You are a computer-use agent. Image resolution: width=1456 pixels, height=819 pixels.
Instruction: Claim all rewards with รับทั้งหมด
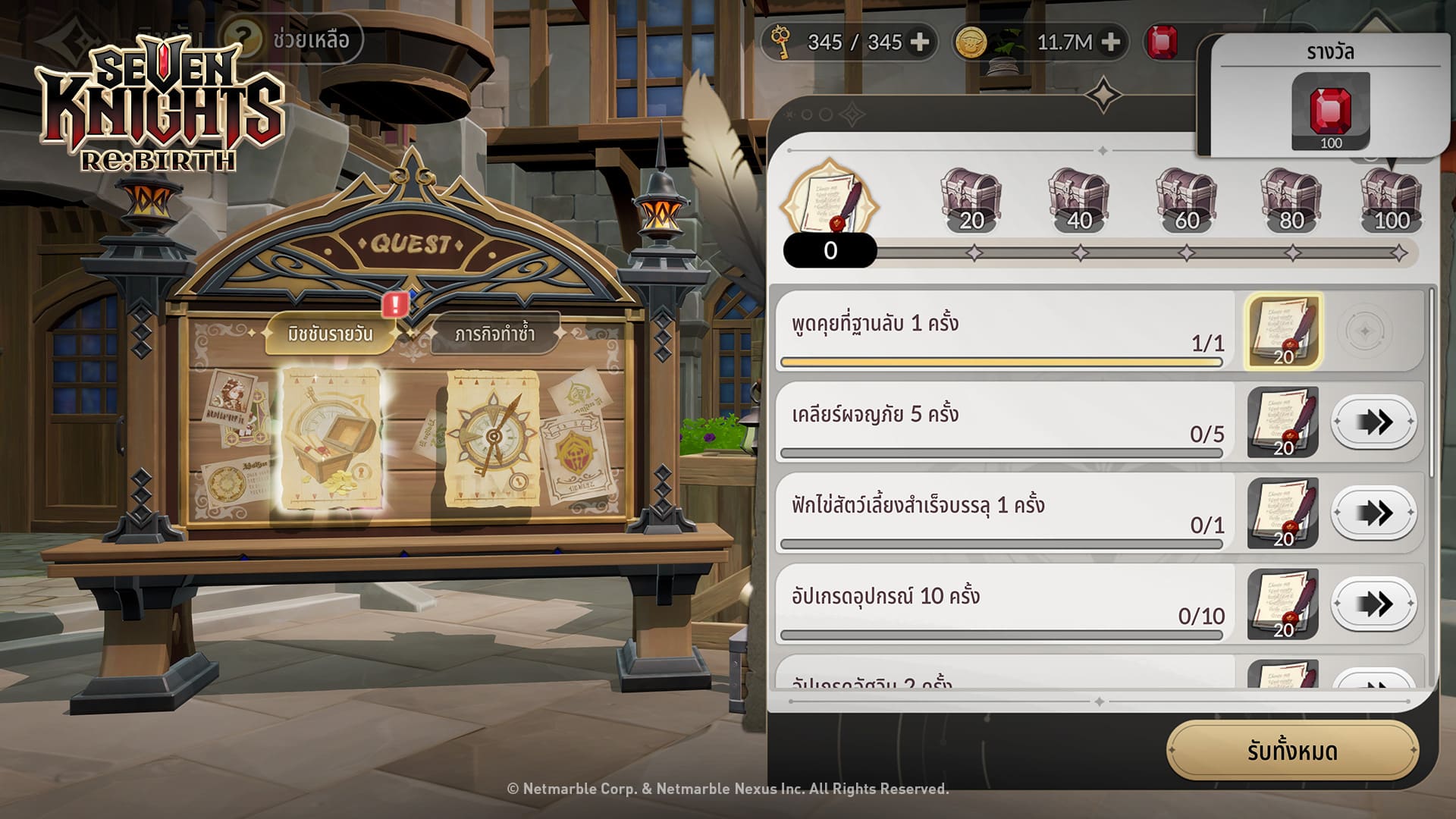(x=1292, y=751)
